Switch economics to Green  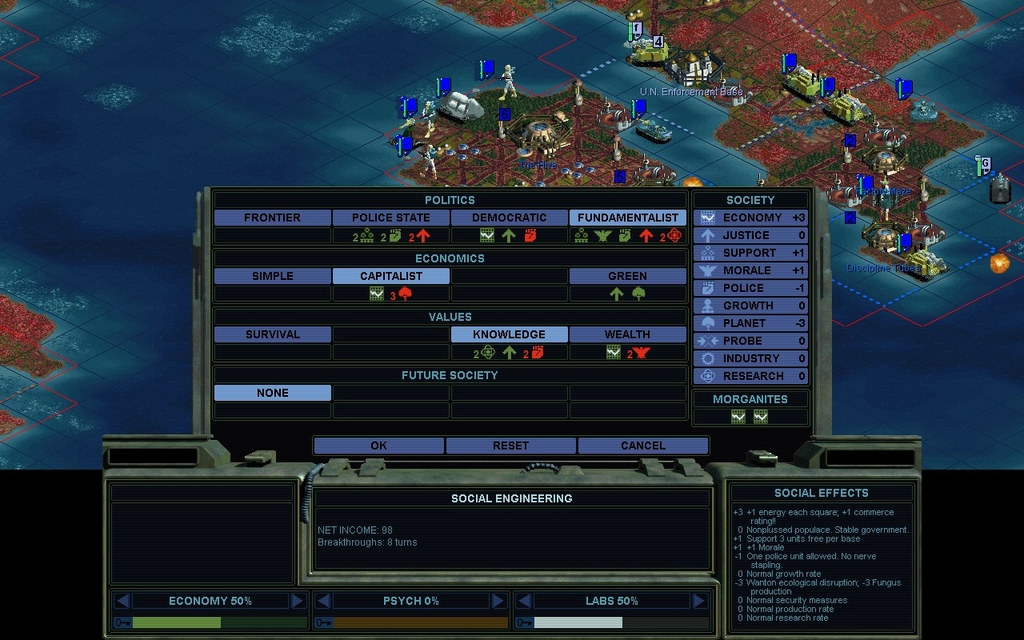click(627, 276)
